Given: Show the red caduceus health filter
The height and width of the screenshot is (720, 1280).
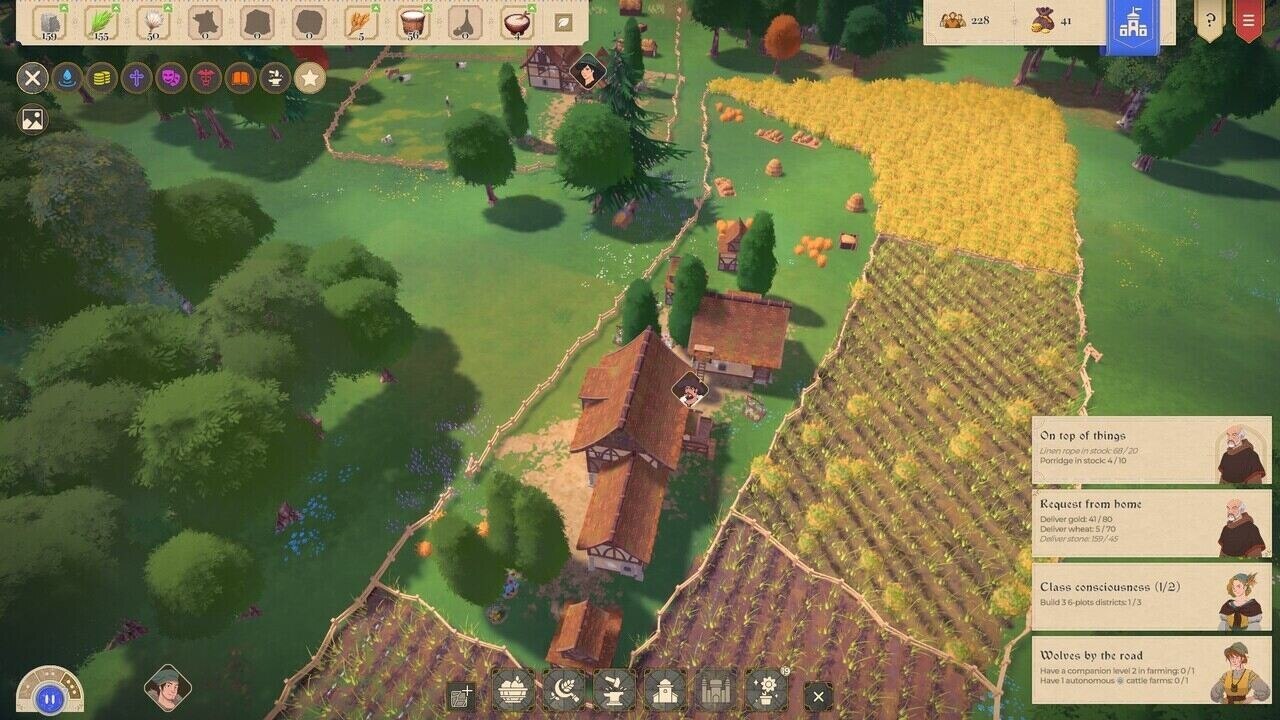Looking at the screenshot, I should tap(206, 77).
